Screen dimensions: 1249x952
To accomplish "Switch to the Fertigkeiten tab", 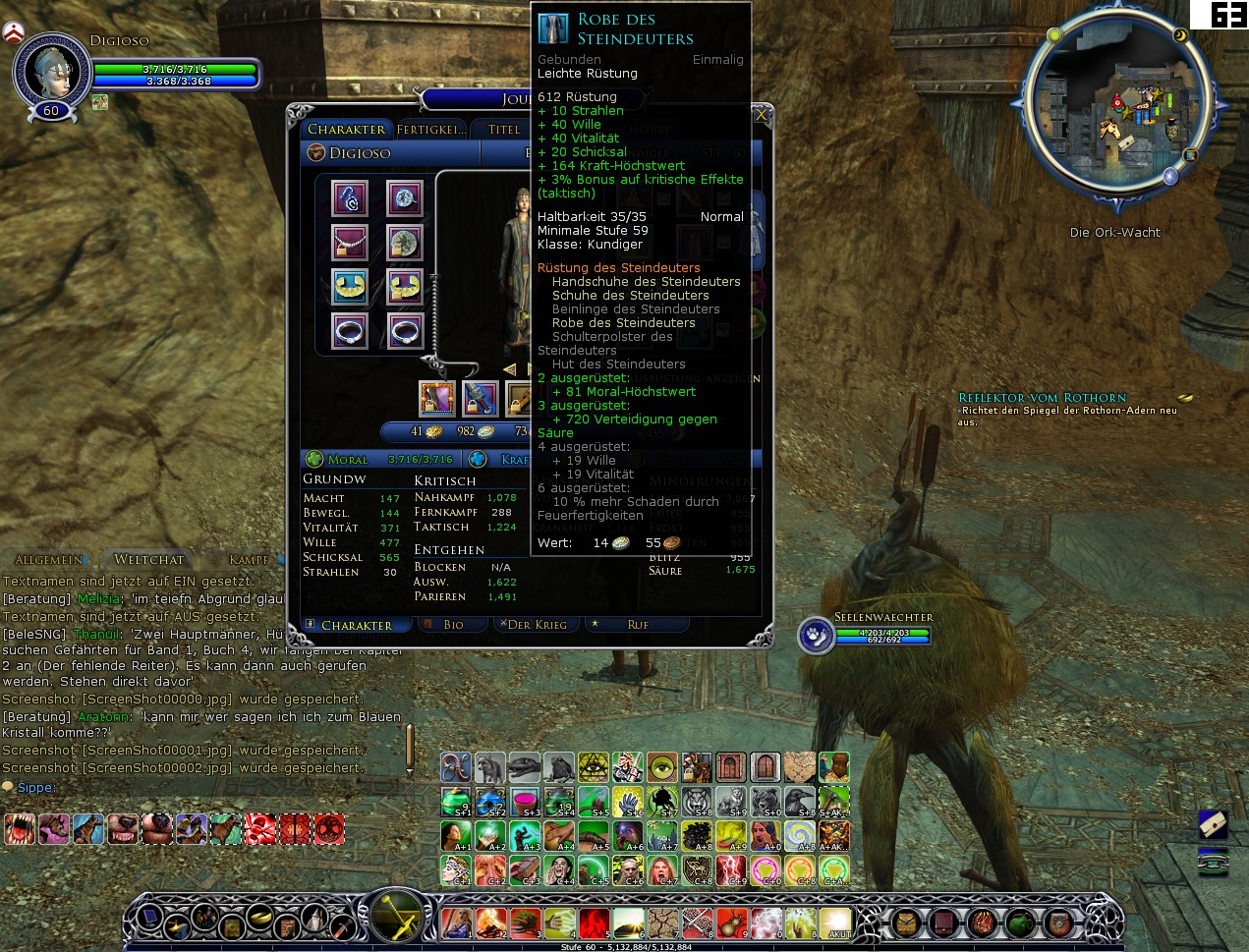I will pyautogui.click(x=430, y=130).
